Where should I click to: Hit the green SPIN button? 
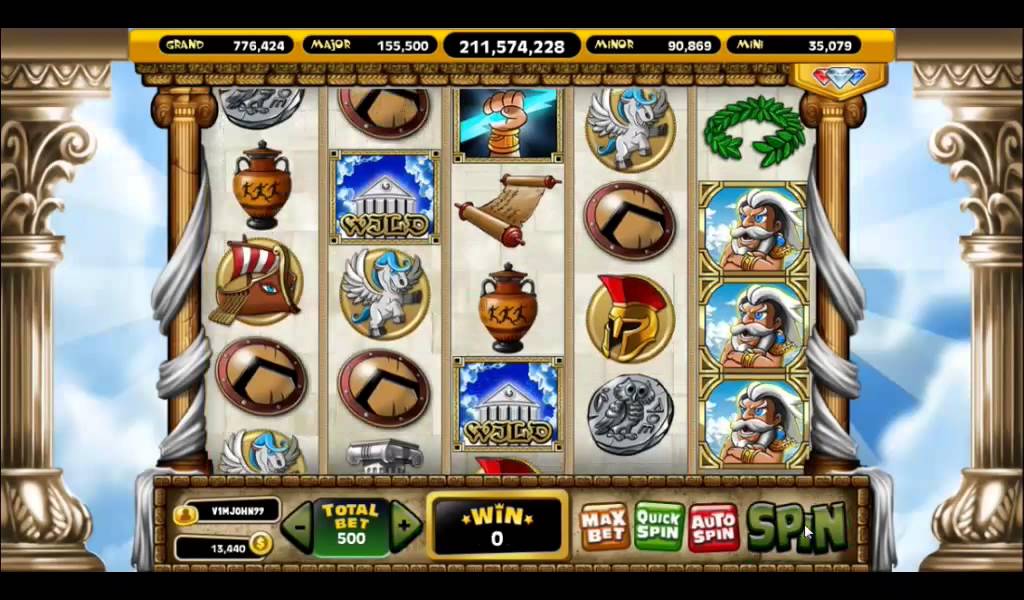[x=797, y=526]
